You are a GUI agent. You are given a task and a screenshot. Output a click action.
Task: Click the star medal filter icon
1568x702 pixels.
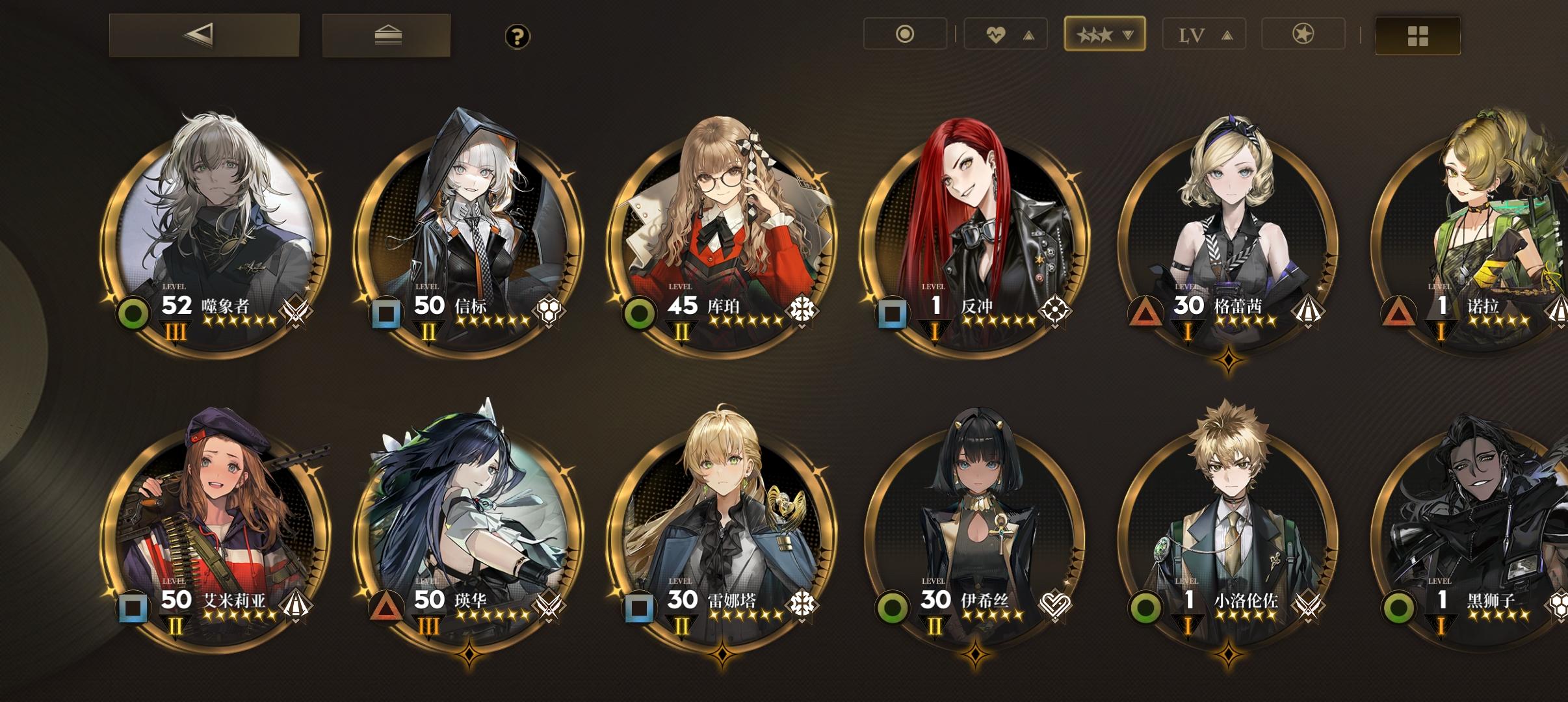(1303, 34)
